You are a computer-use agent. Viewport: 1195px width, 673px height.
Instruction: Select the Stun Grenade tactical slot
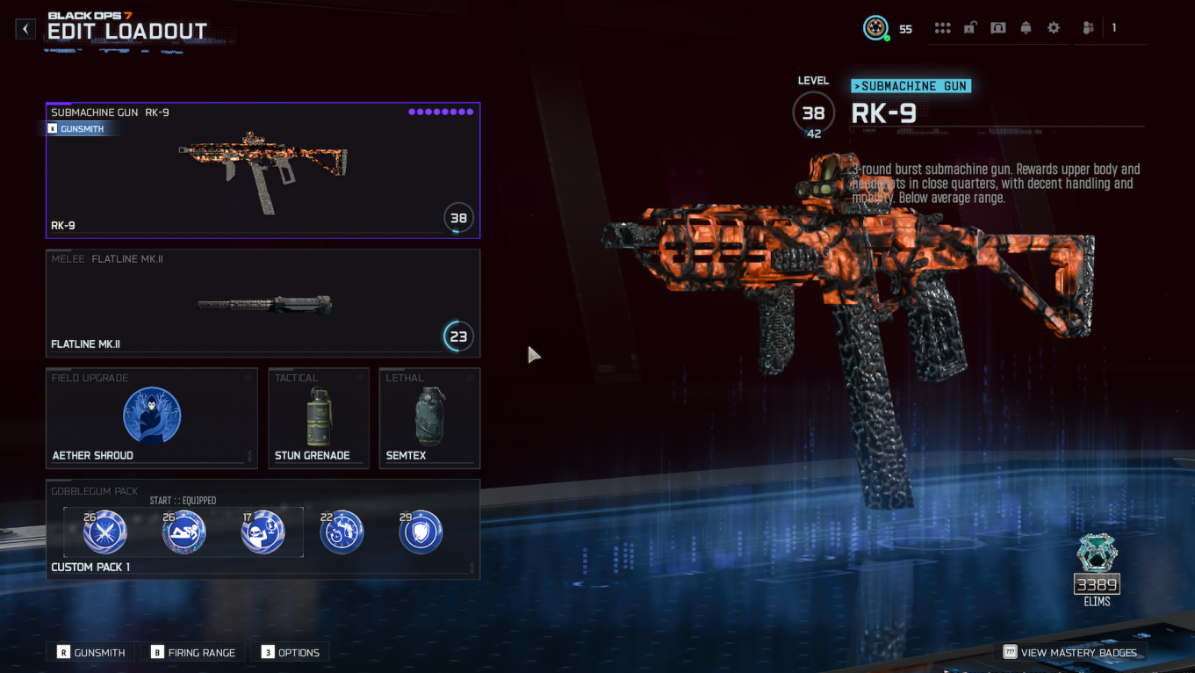pyautogui.click(x=318, y=418)
